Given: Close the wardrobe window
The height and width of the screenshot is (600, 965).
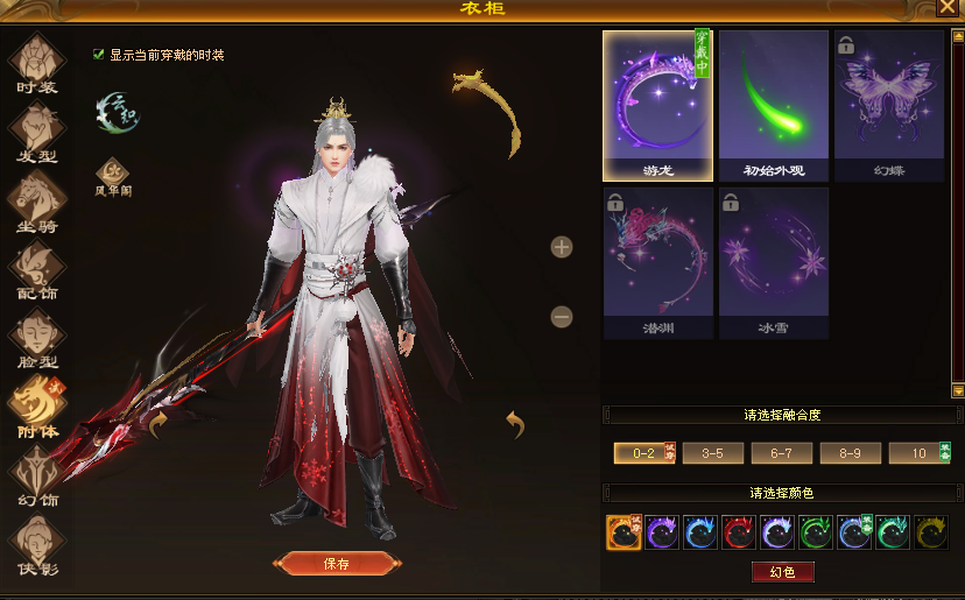Looking at the screenshot, I should tap(946, 8).
